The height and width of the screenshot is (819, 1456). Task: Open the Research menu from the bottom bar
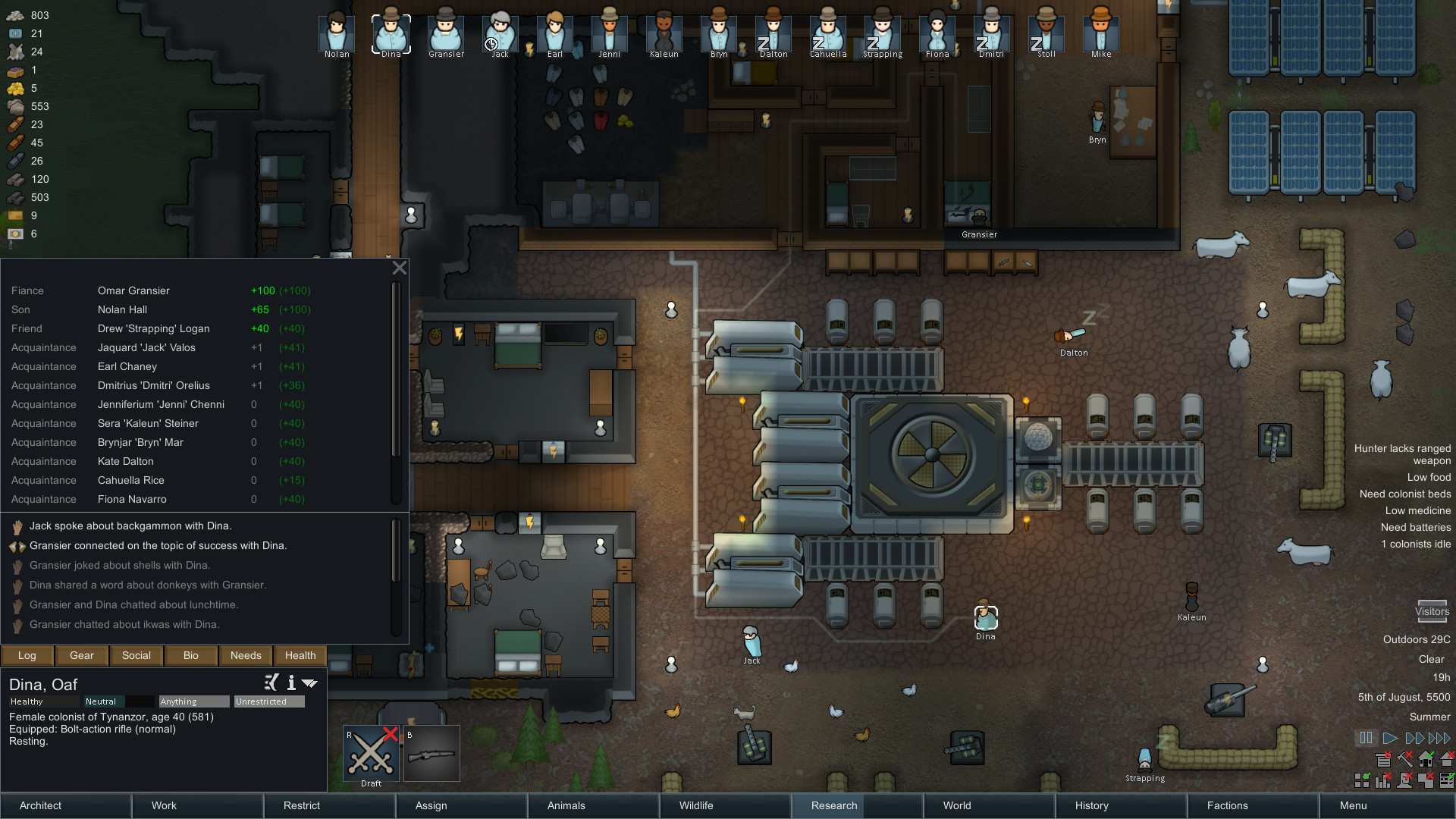833,805
